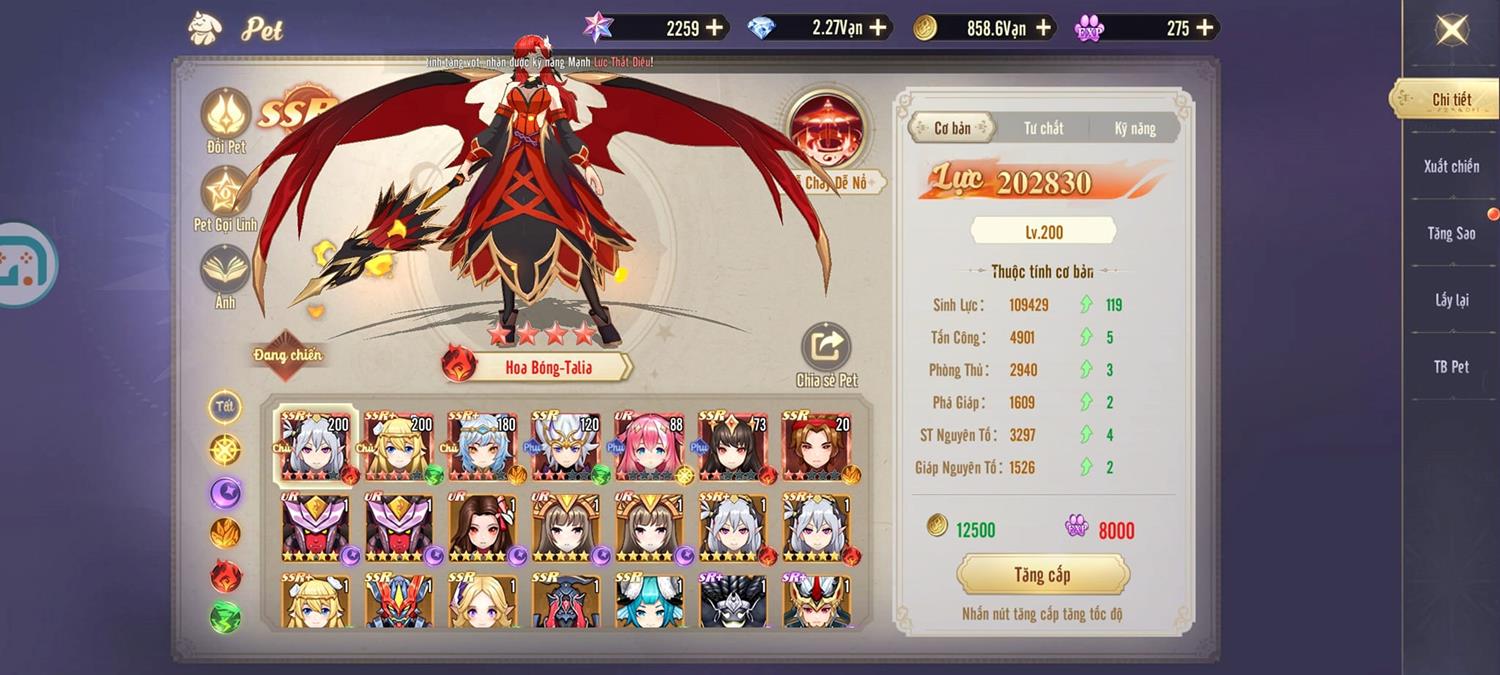Switch to the Tư chất tab
1500x675 pixels.
(x=1043, y=128)
